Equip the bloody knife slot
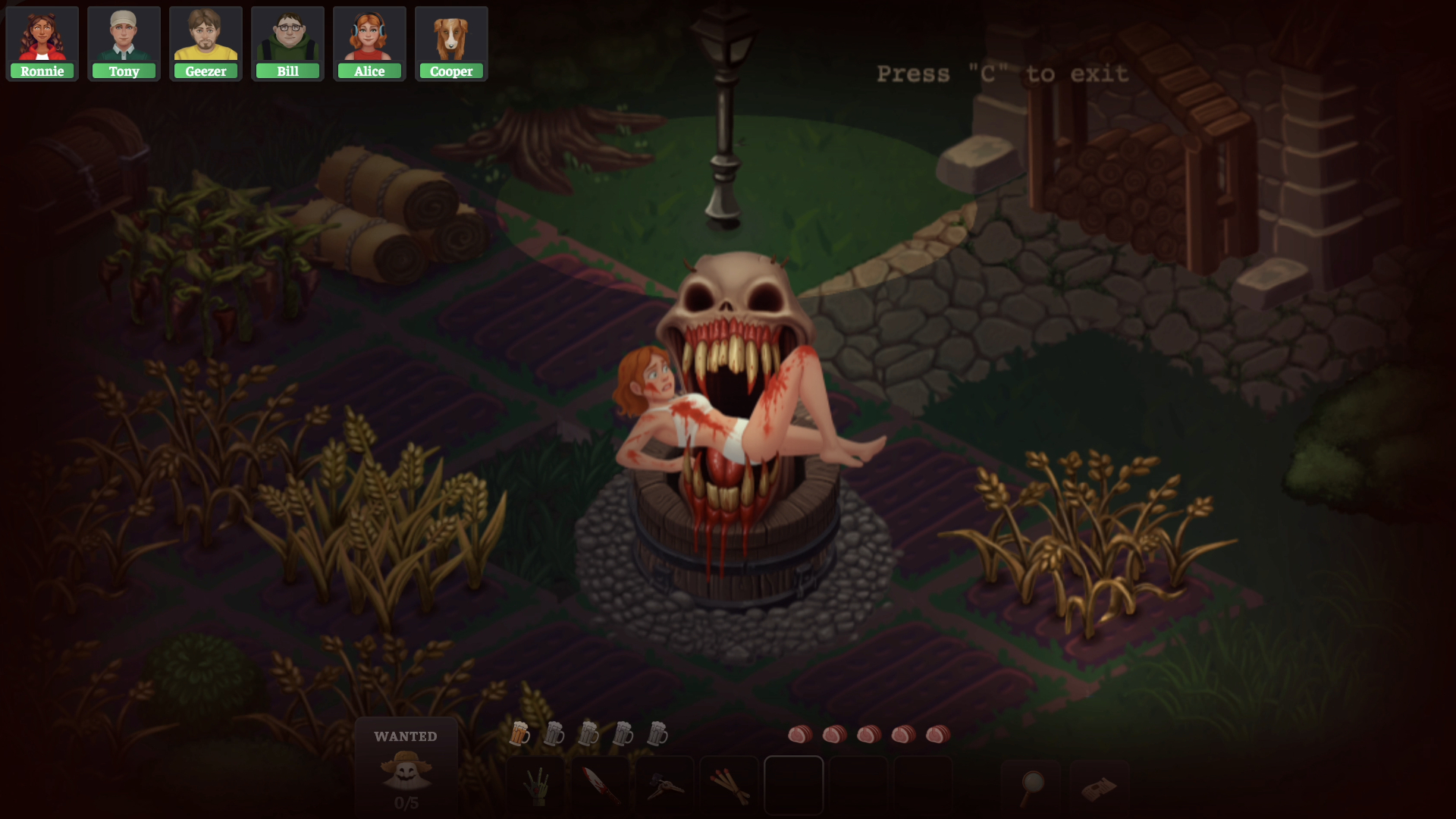 click(x=601, y=786)
